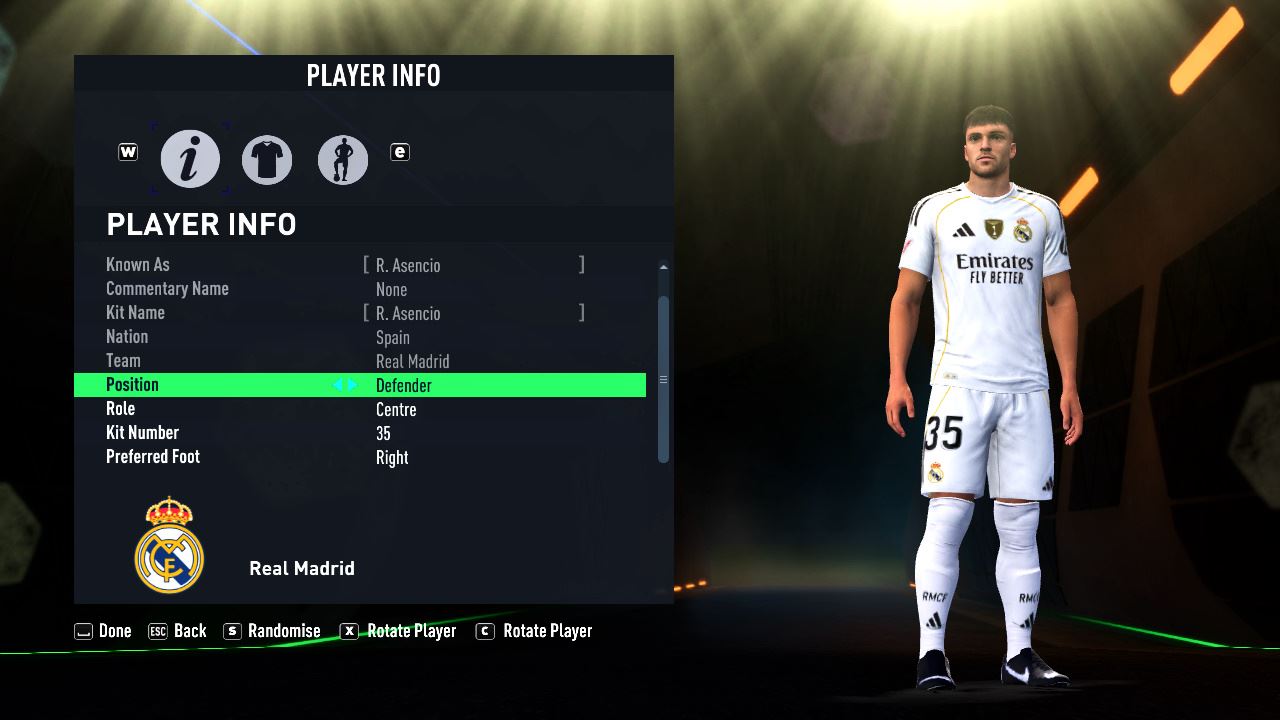This screenshot has width=1280, height=720.
Task: Click the right arrow on Position
Action: pyautogui.click(x=352, y=385)
